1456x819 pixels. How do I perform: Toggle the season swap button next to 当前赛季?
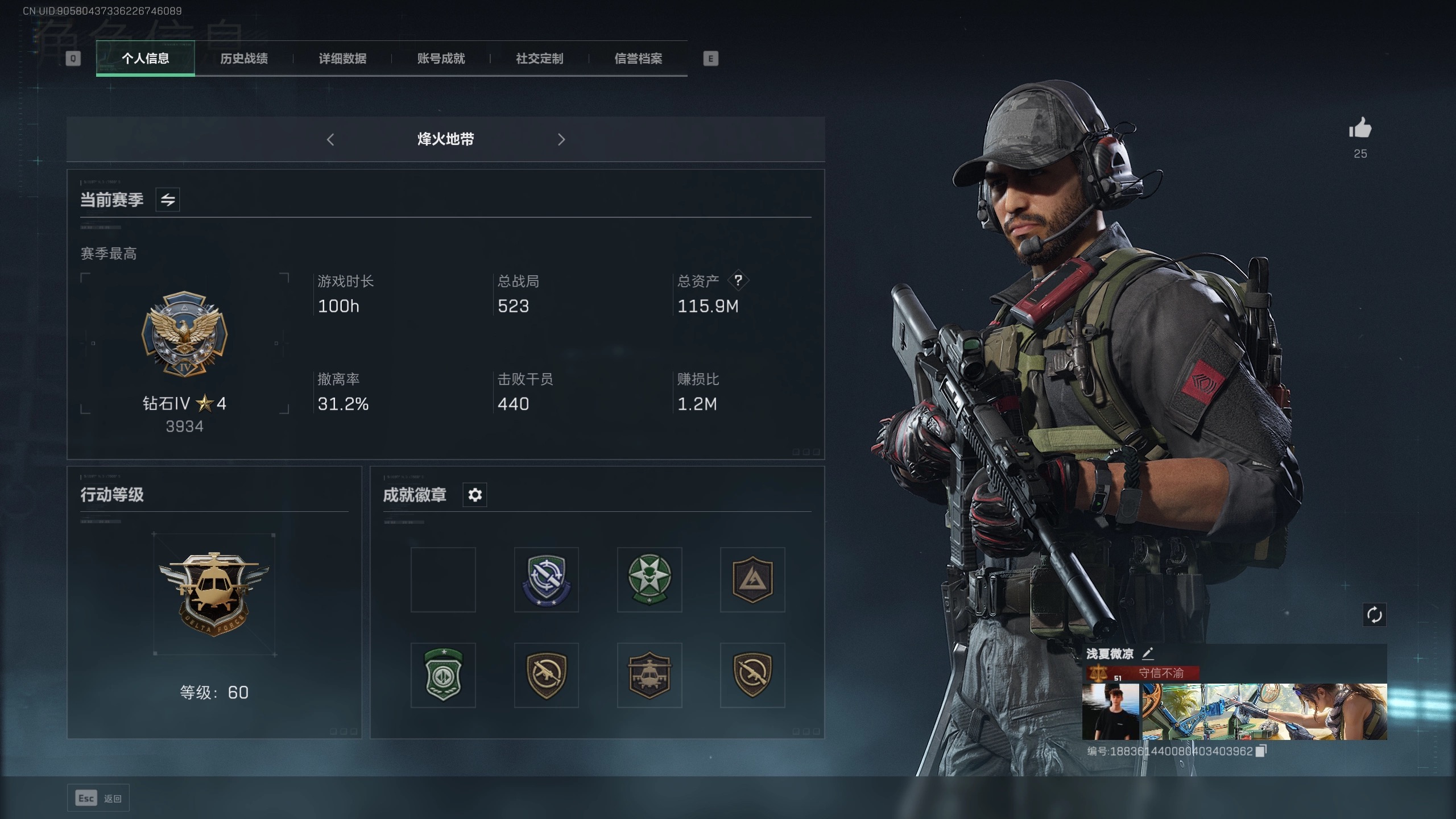click(x=168, y=200)
